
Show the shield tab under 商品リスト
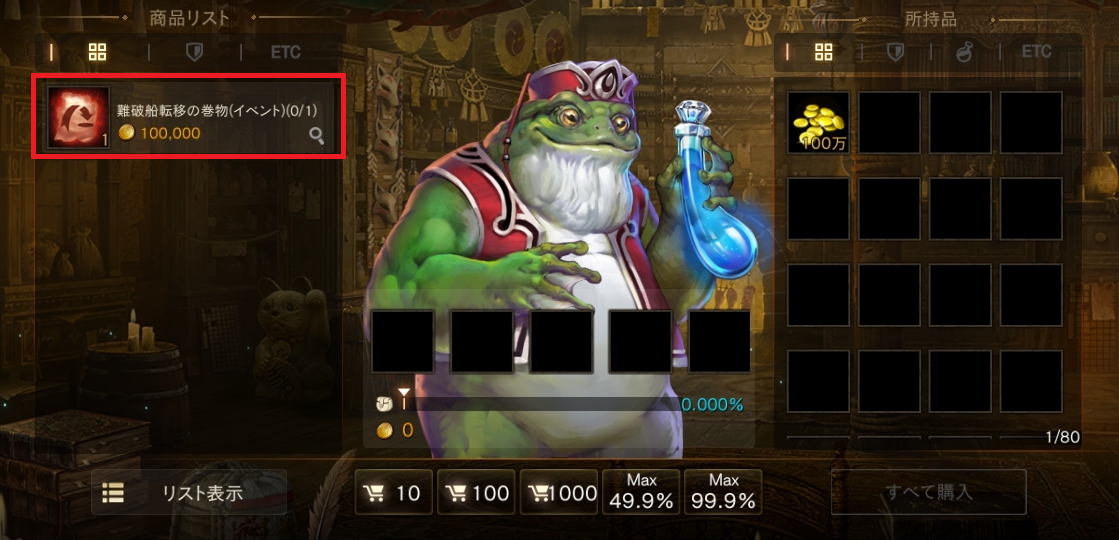coord(195,52)
